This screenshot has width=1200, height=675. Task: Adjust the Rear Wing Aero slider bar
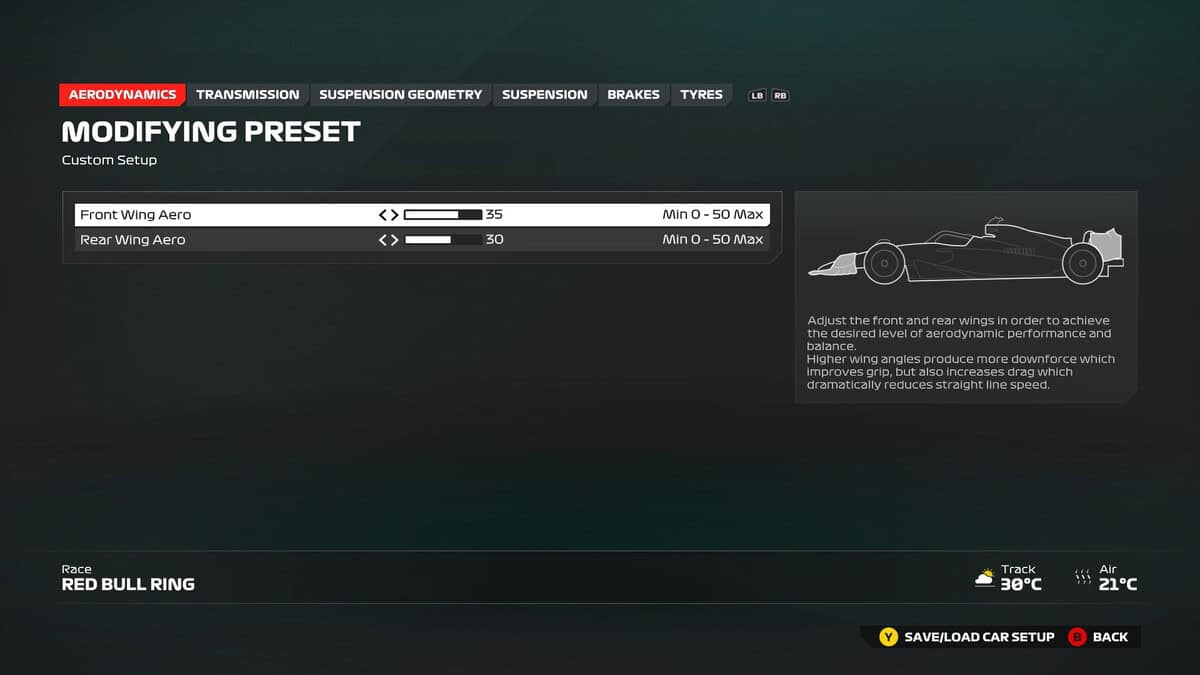[x=442, y=240]
